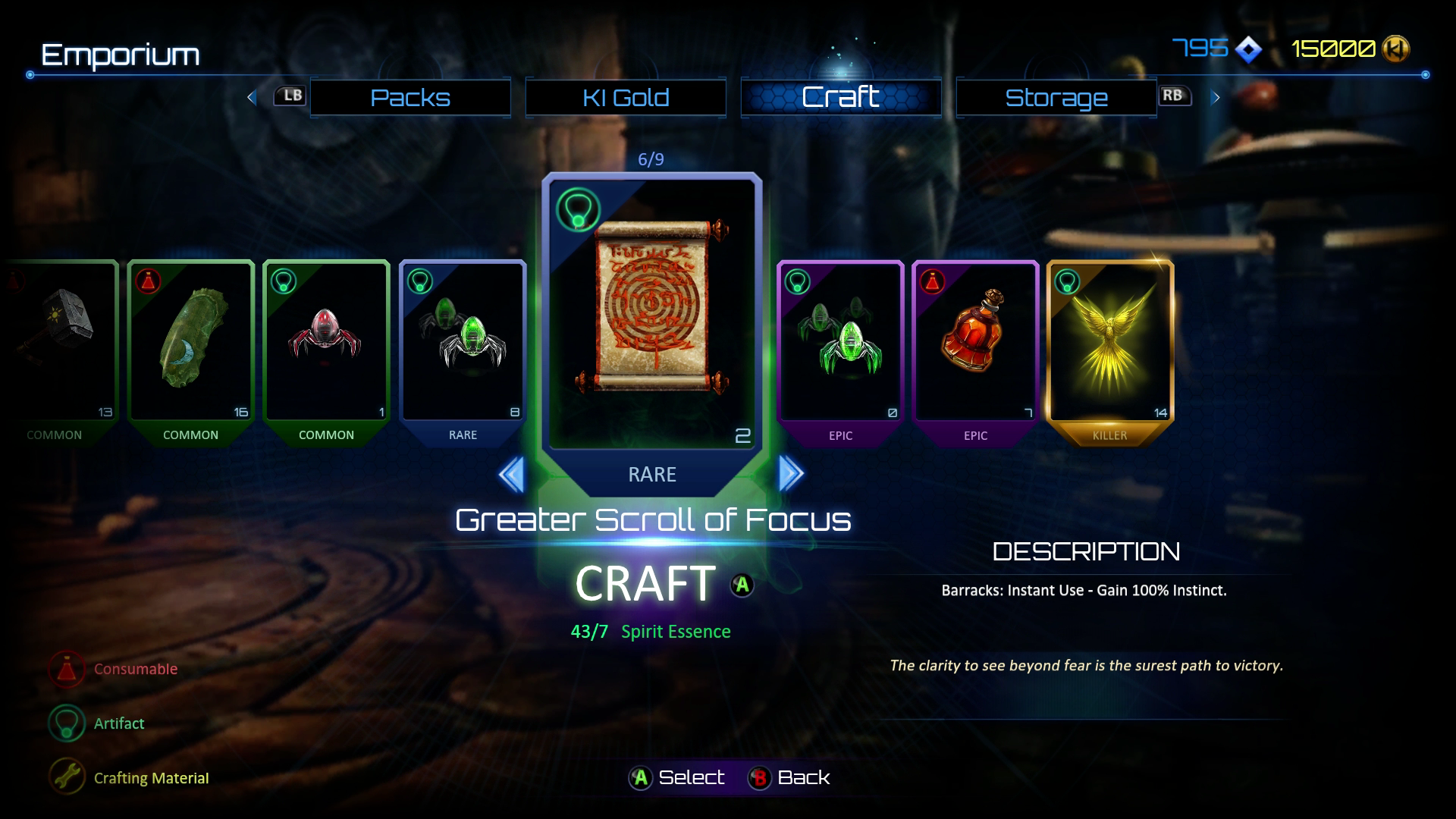Select the green moon shard common card
1456x819 pixels.
(190, 341)
